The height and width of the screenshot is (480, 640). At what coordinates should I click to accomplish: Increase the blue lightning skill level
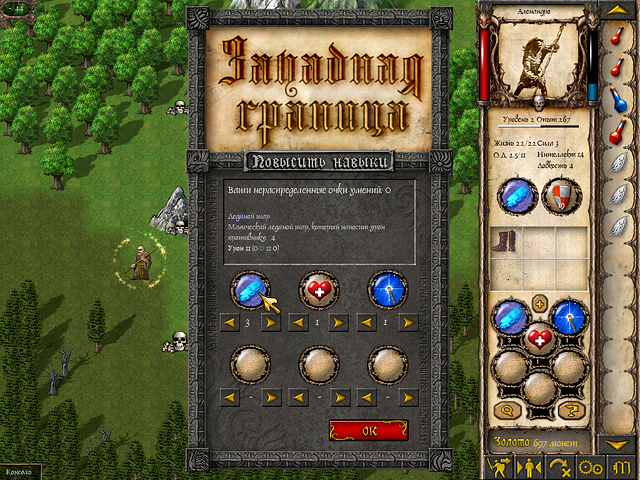(410, 323)
